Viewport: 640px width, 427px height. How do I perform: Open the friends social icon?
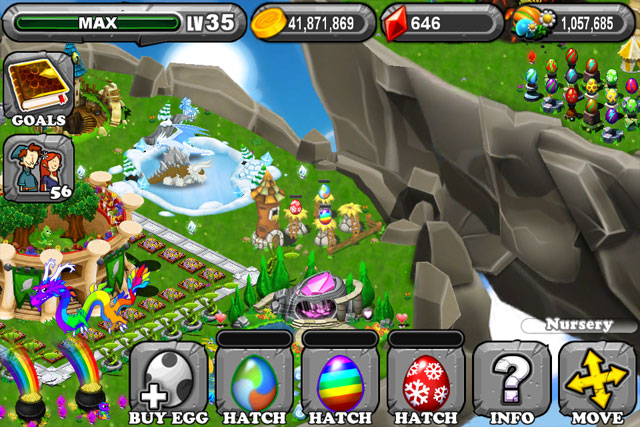[37, 166]
